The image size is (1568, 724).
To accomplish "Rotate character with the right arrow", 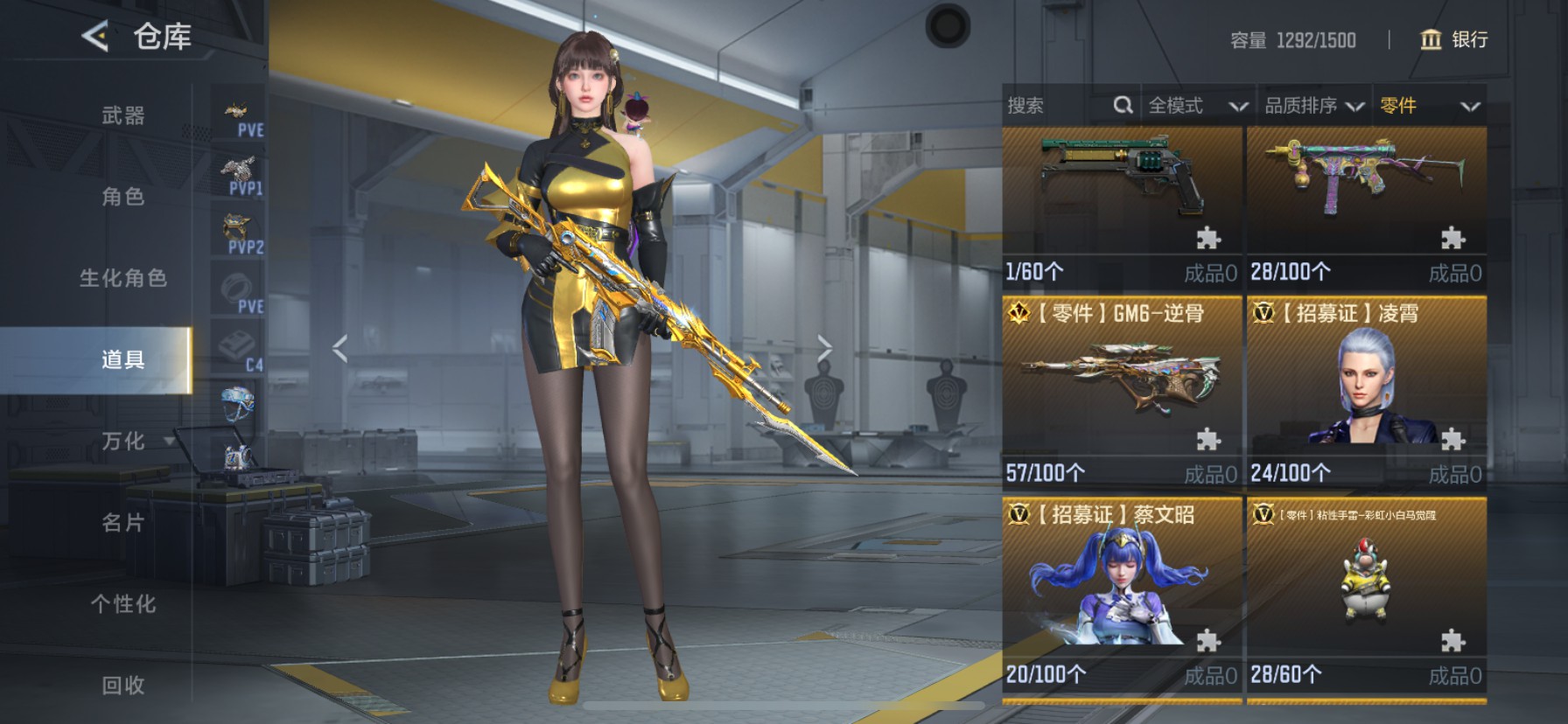I will click(x=824, y=348).
